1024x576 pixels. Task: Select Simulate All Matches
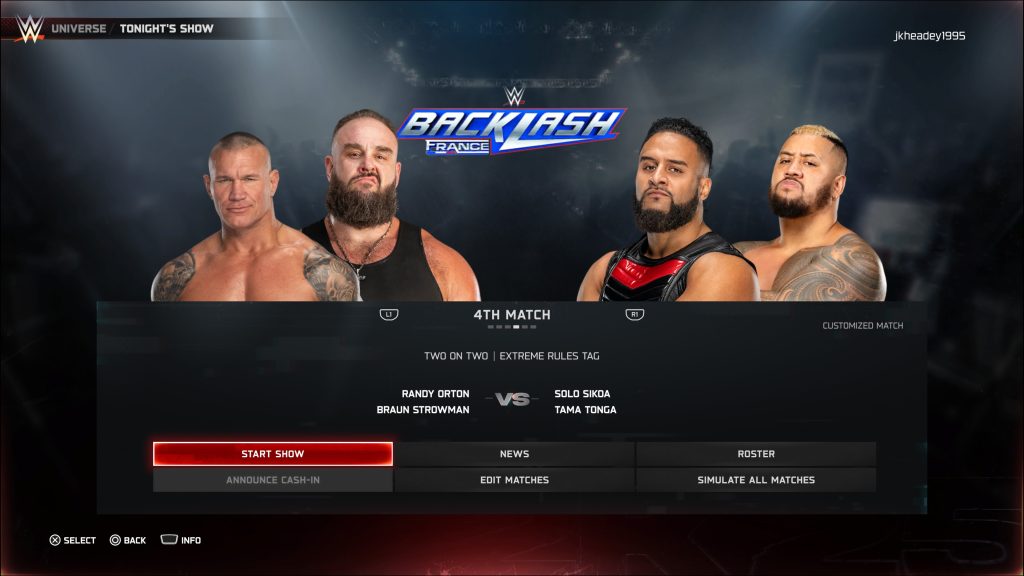756,480
